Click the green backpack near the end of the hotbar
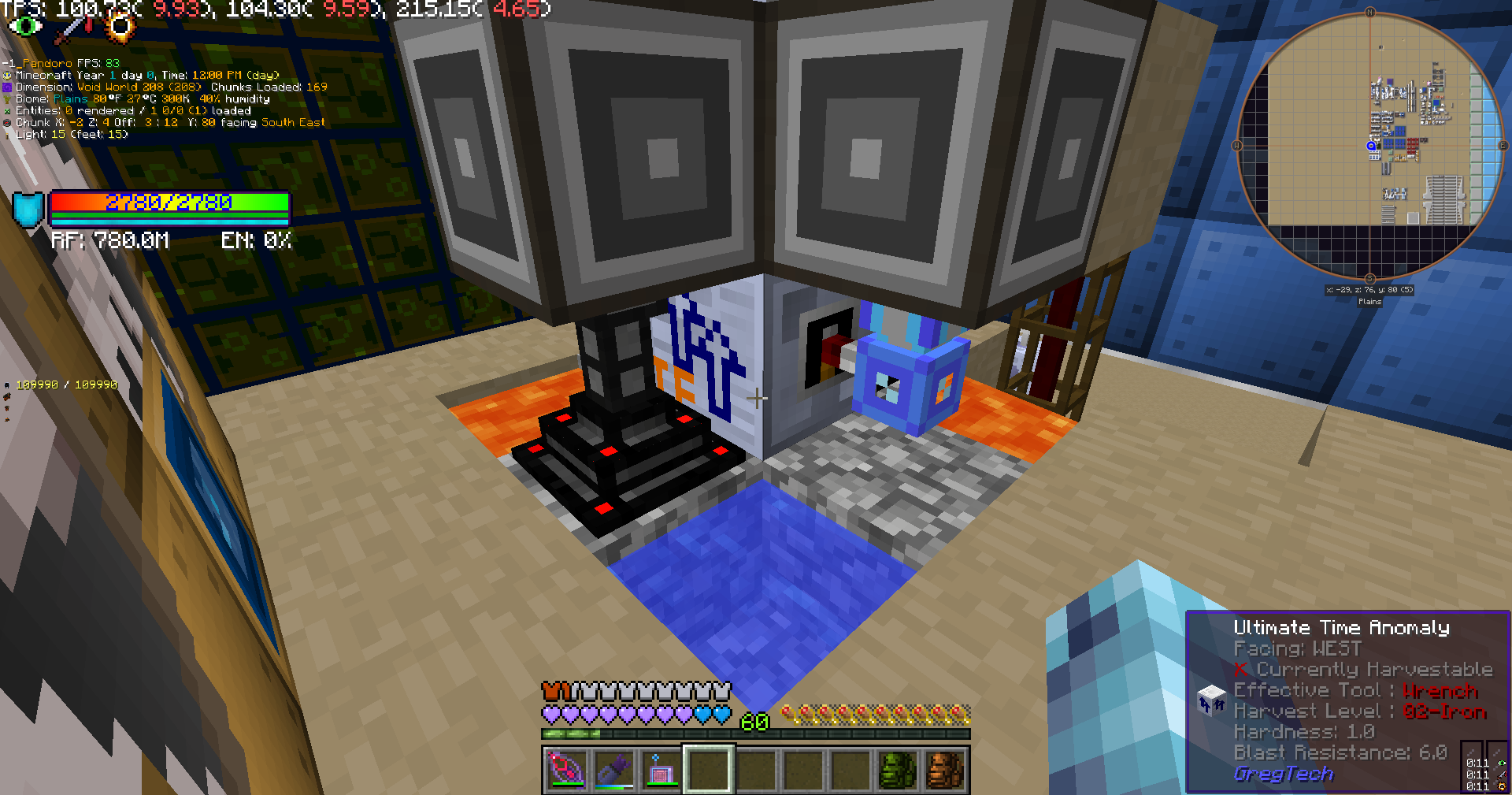Image resolution: width=1512 pixels, height=795 pixels. pyautogui.click(x=899, y=770)
